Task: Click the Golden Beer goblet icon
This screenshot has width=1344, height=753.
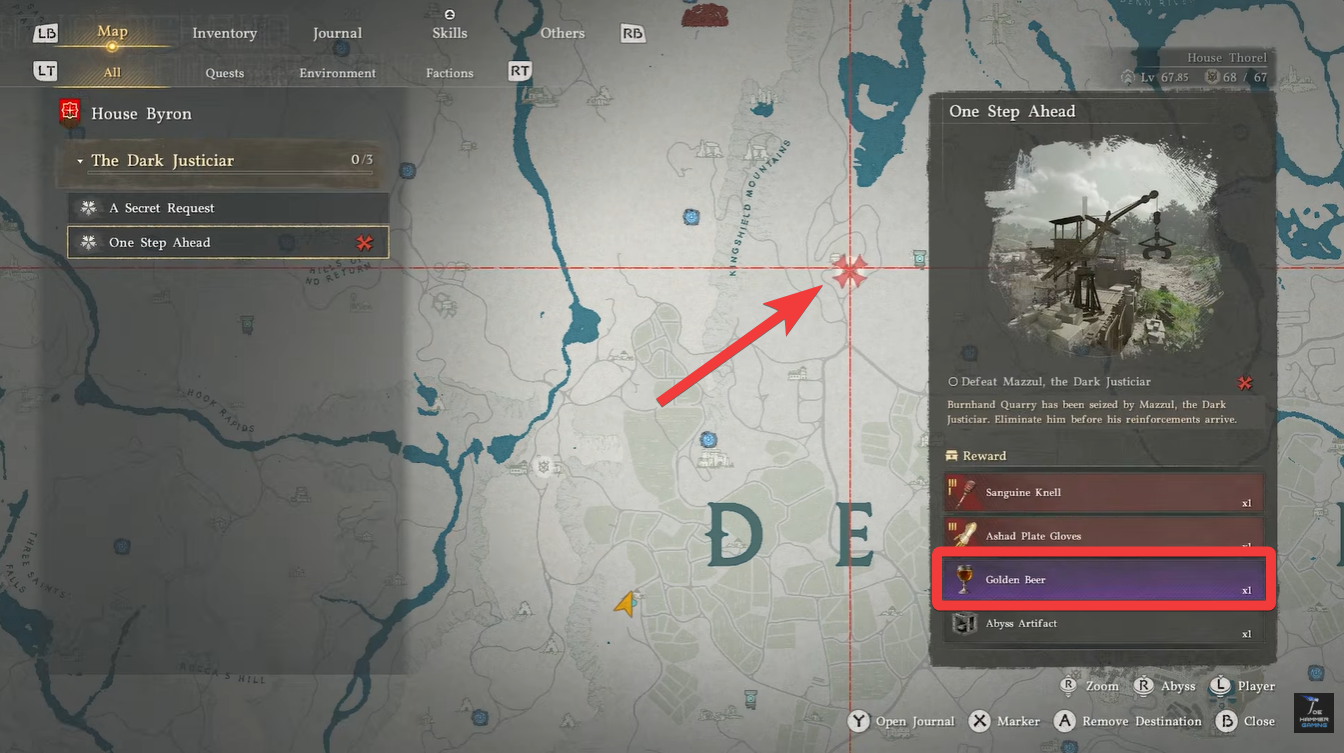Action: click(963, 579)
